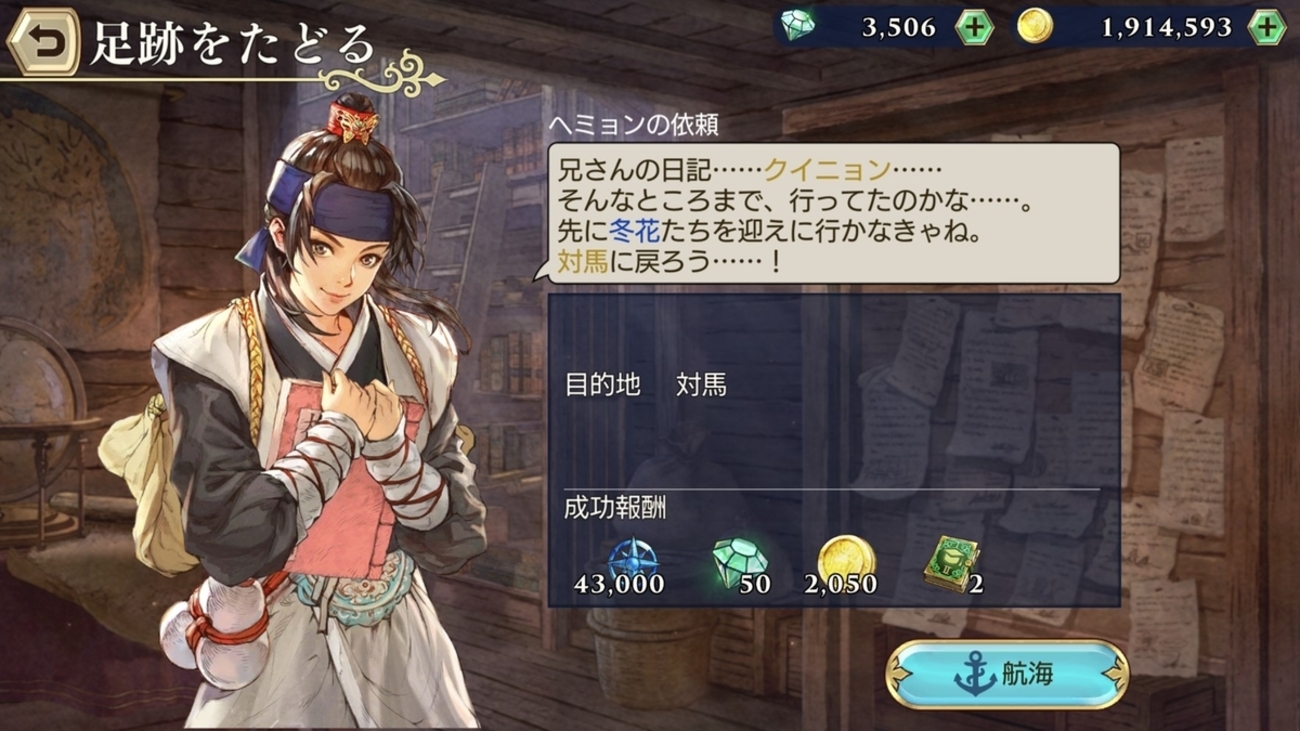1300x731 pixels.
Task: Tap the gold coin reward icon
Action: tap(846, 561)
